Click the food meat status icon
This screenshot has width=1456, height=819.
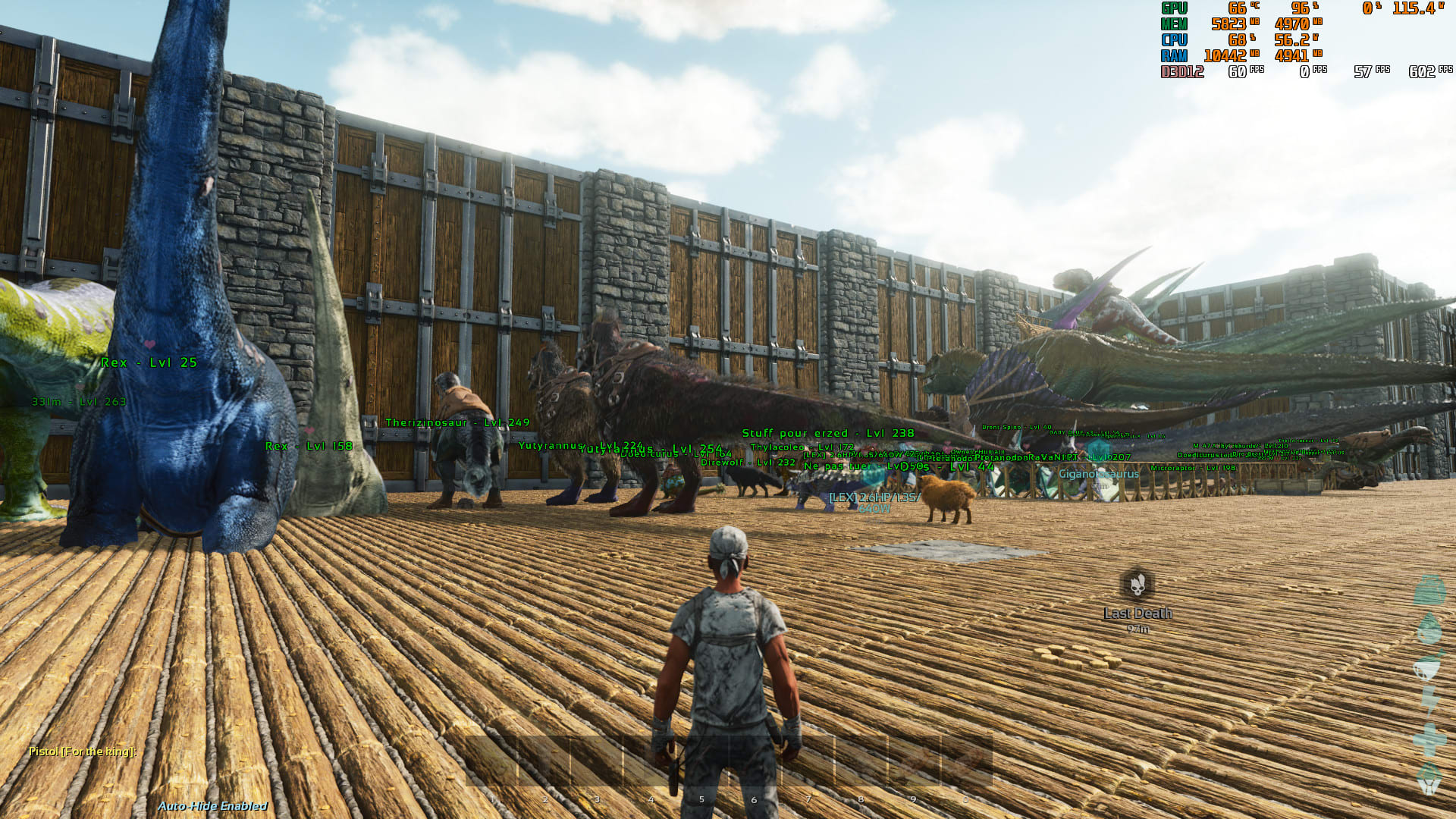(x=1429, y=664)
